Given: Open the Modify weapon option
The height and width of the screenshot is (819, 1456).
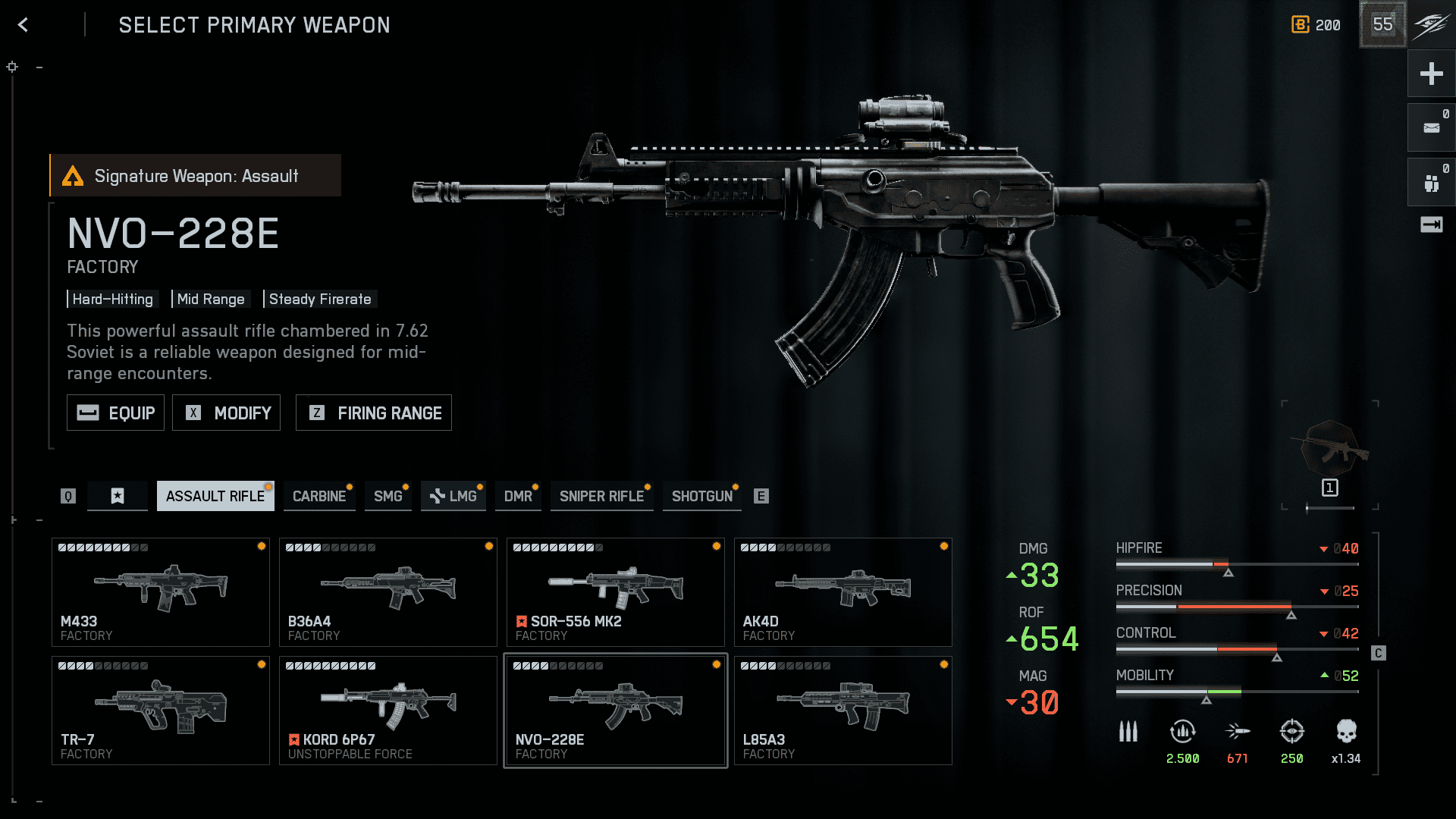Looking at the screenshot, I should [x=226, y=413].
